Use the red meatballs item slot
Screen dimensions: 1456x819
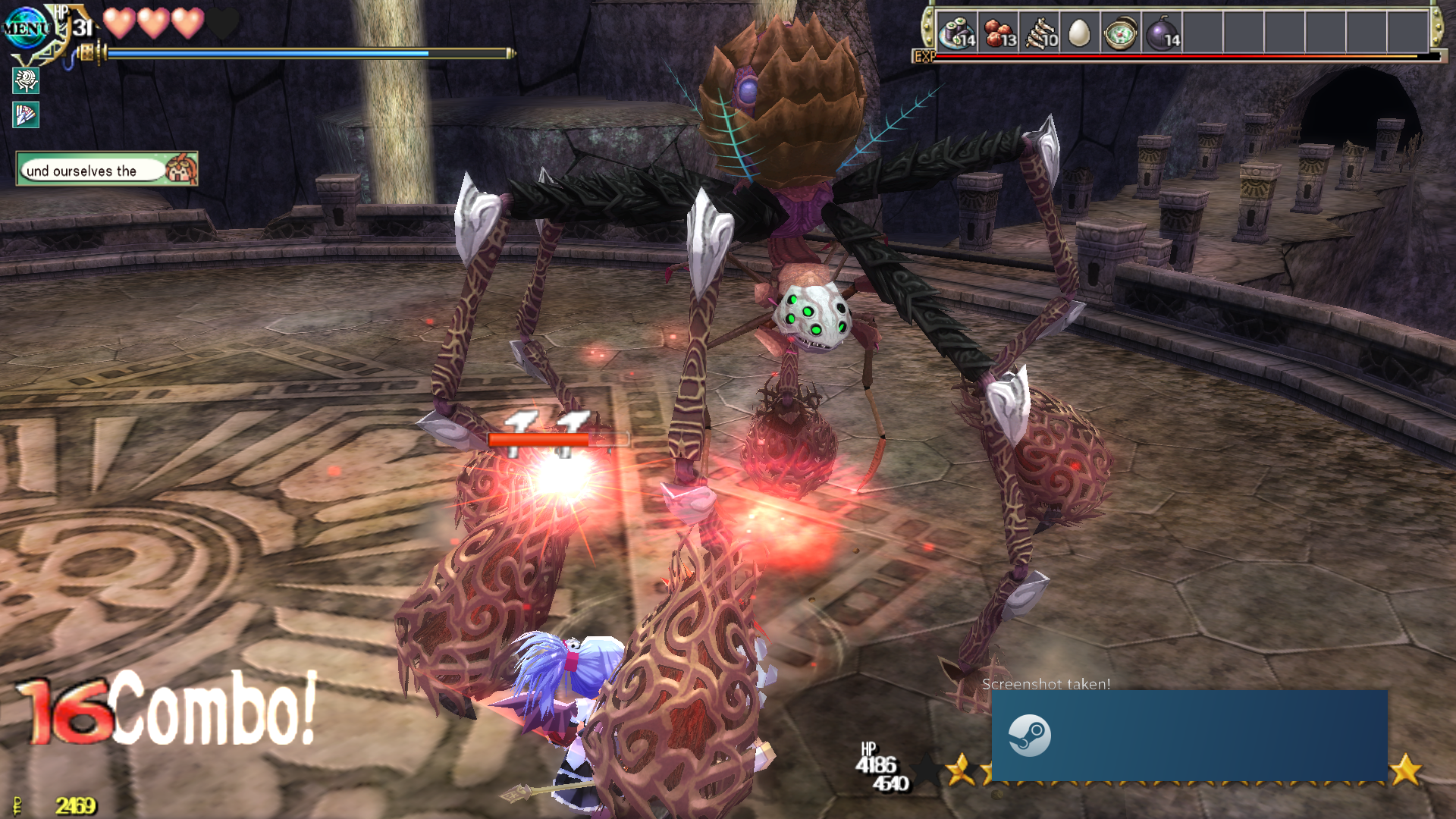pos(999,33)
